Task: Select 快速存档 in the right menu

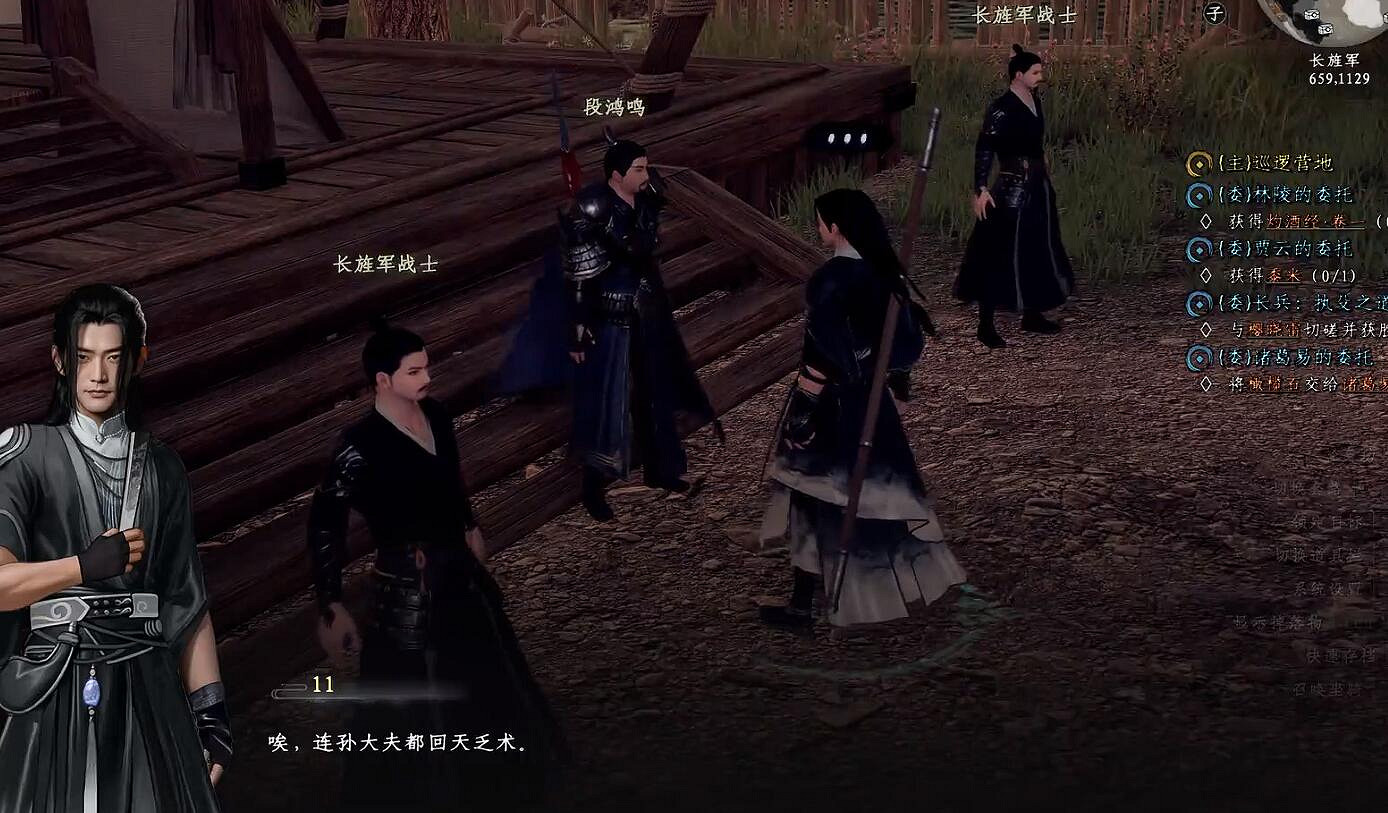Action: [1340, 656]
